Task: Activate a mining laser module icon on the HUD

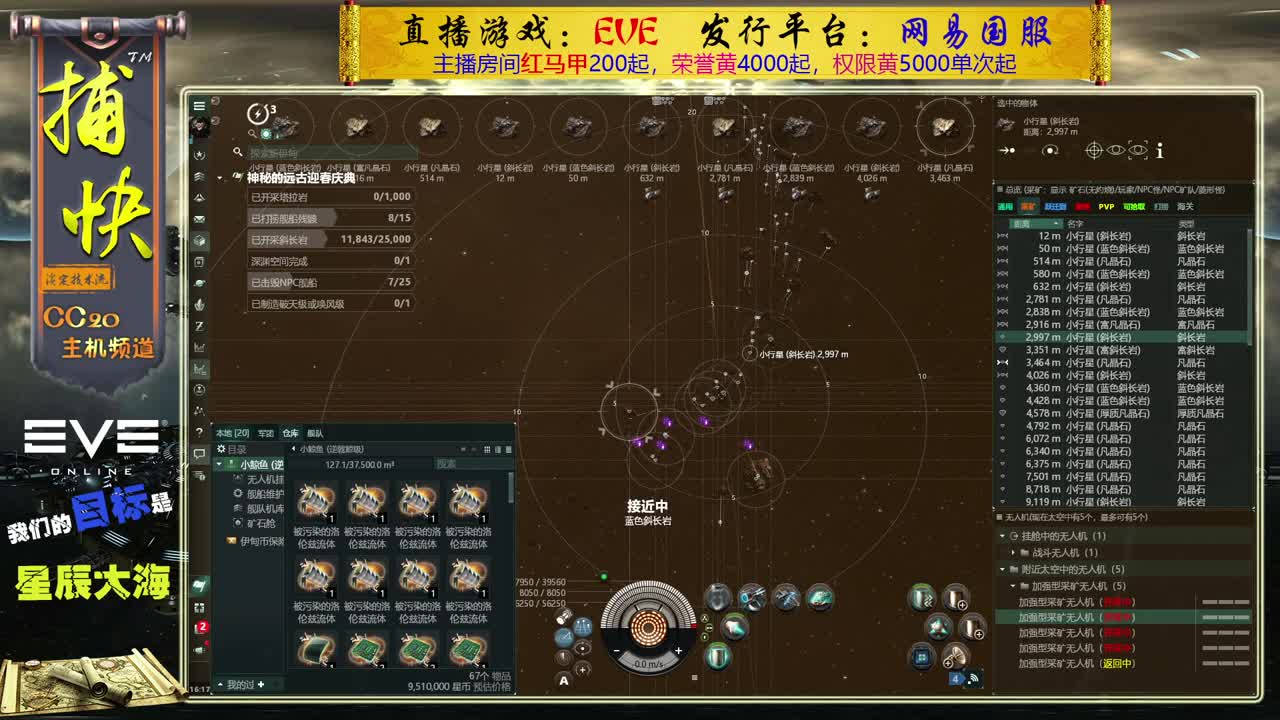Action: (751, 598)
